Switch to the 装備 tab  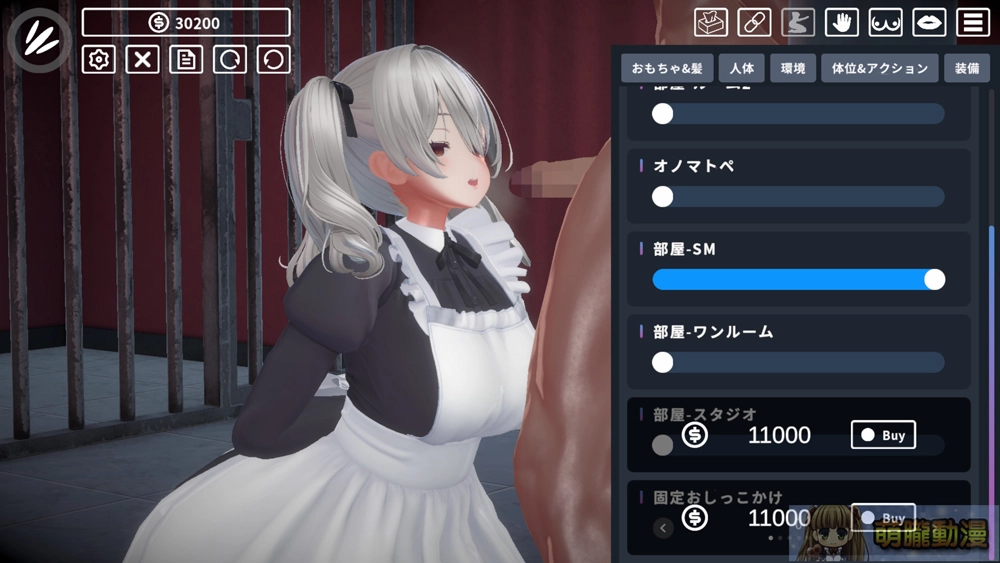coord(967,69)
